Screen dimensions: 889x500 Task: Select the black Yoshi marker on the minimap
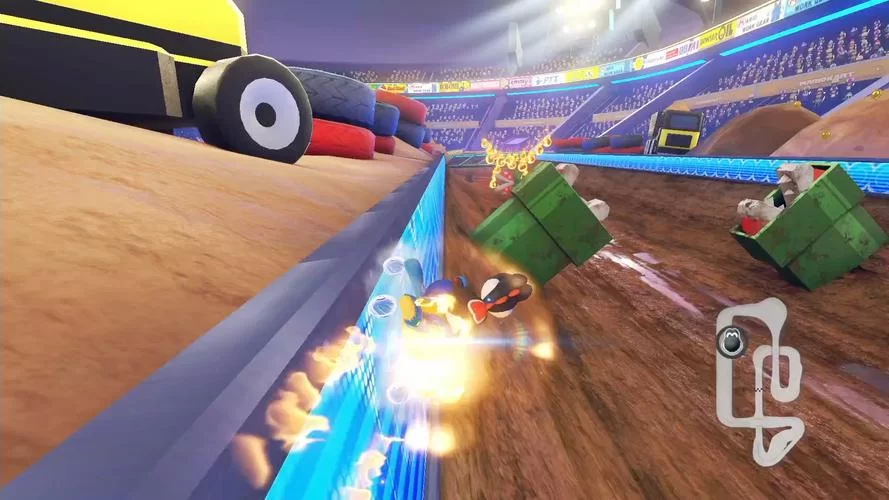[729, 343]
